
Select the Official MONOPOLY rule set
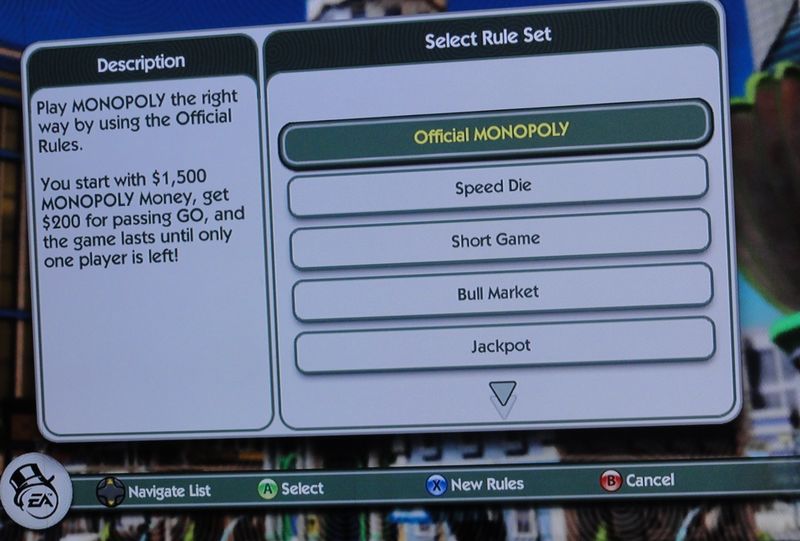point(494,131)
